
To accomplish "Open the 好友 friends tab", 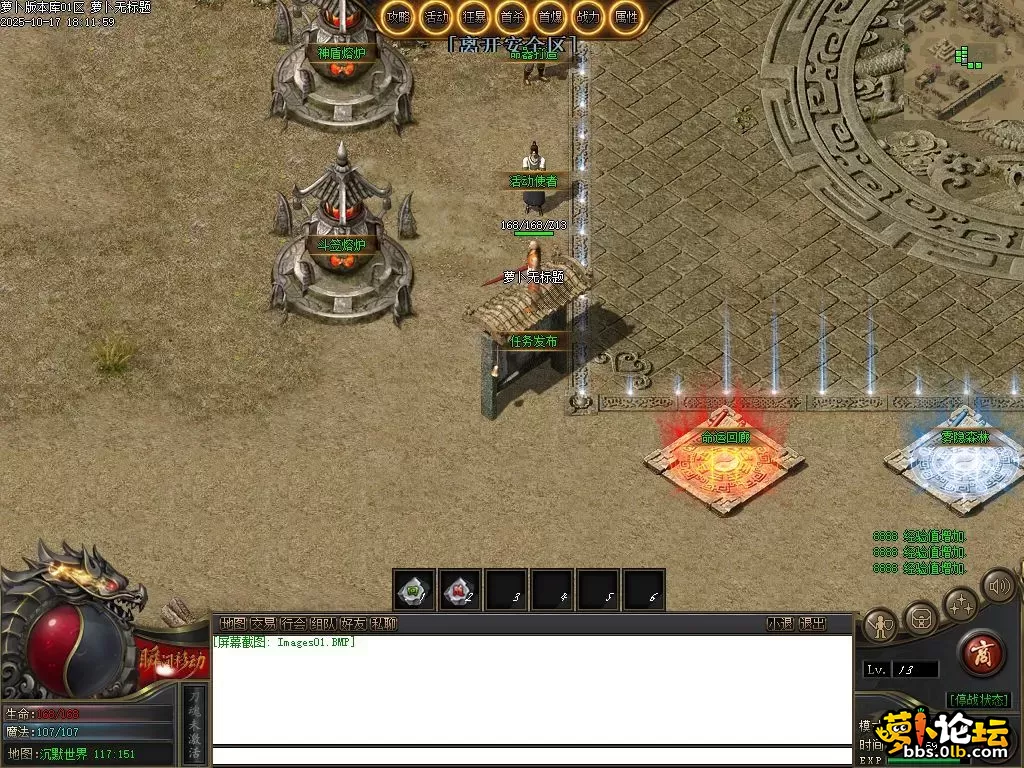I will (x=353, y=624).
